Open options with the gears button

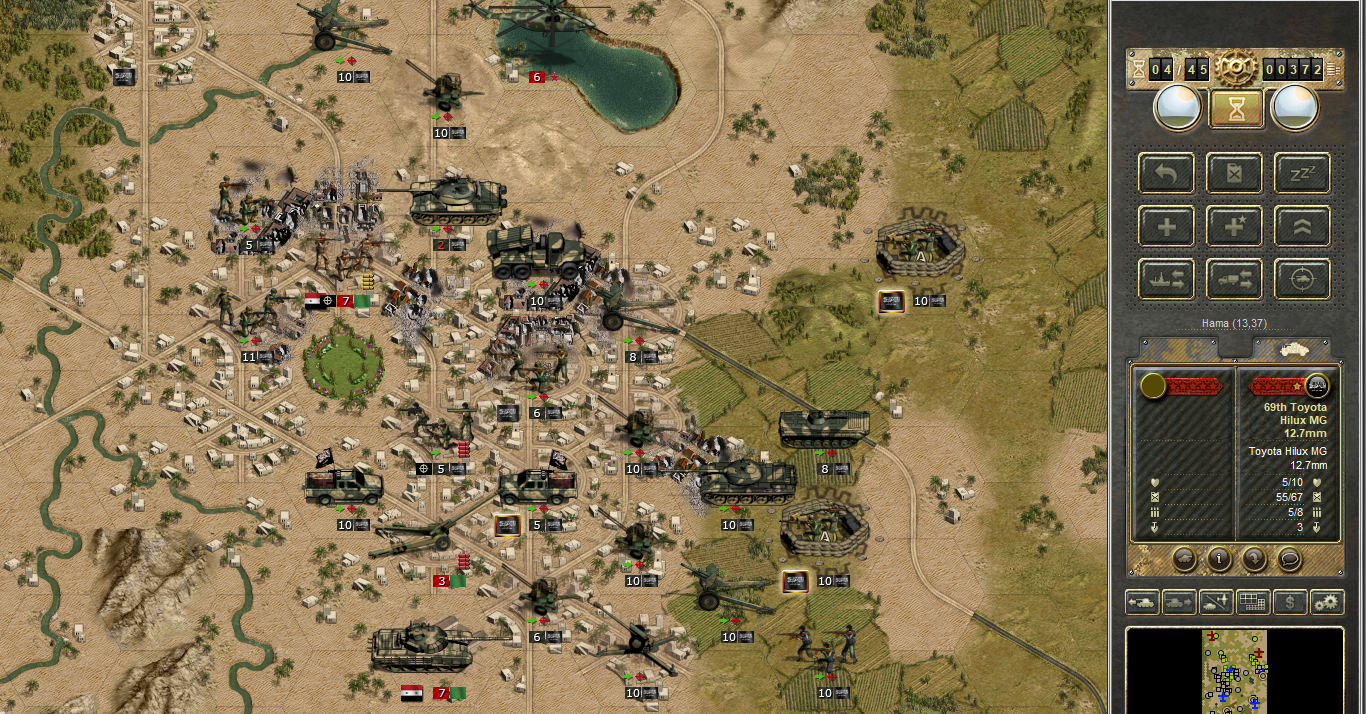1328,602
